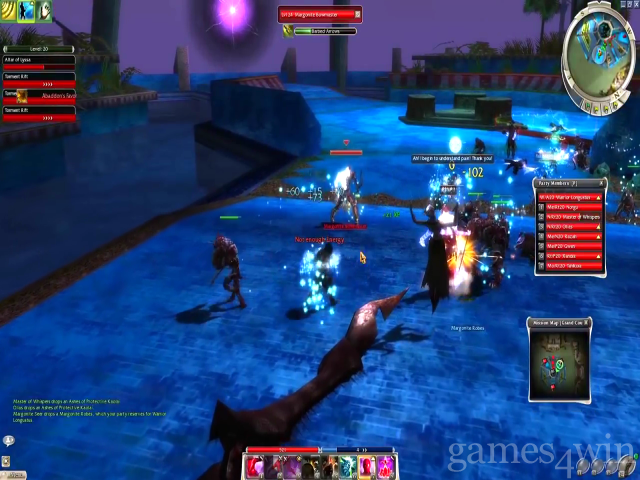Activate the teal icy figure skill
This screenshot has height=480, width=640.
(x=348, y=466)
